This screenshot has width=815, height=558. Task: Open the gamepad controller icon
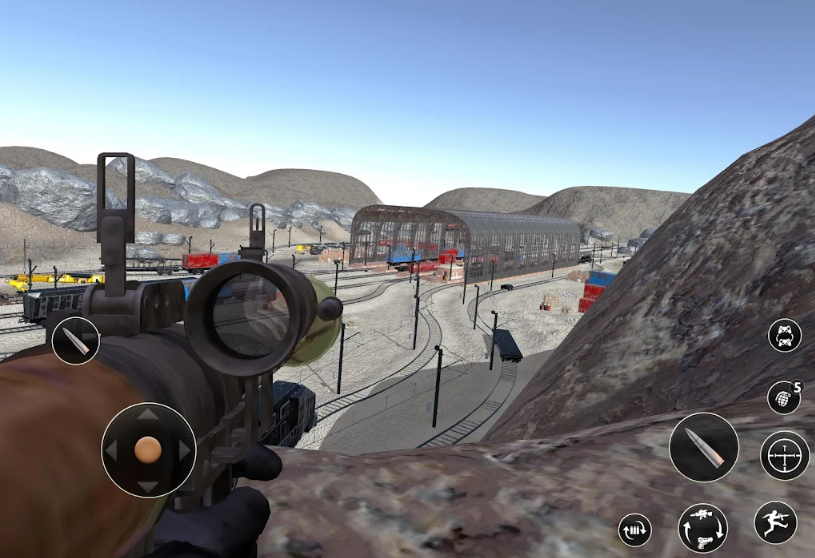pos(784,335)
